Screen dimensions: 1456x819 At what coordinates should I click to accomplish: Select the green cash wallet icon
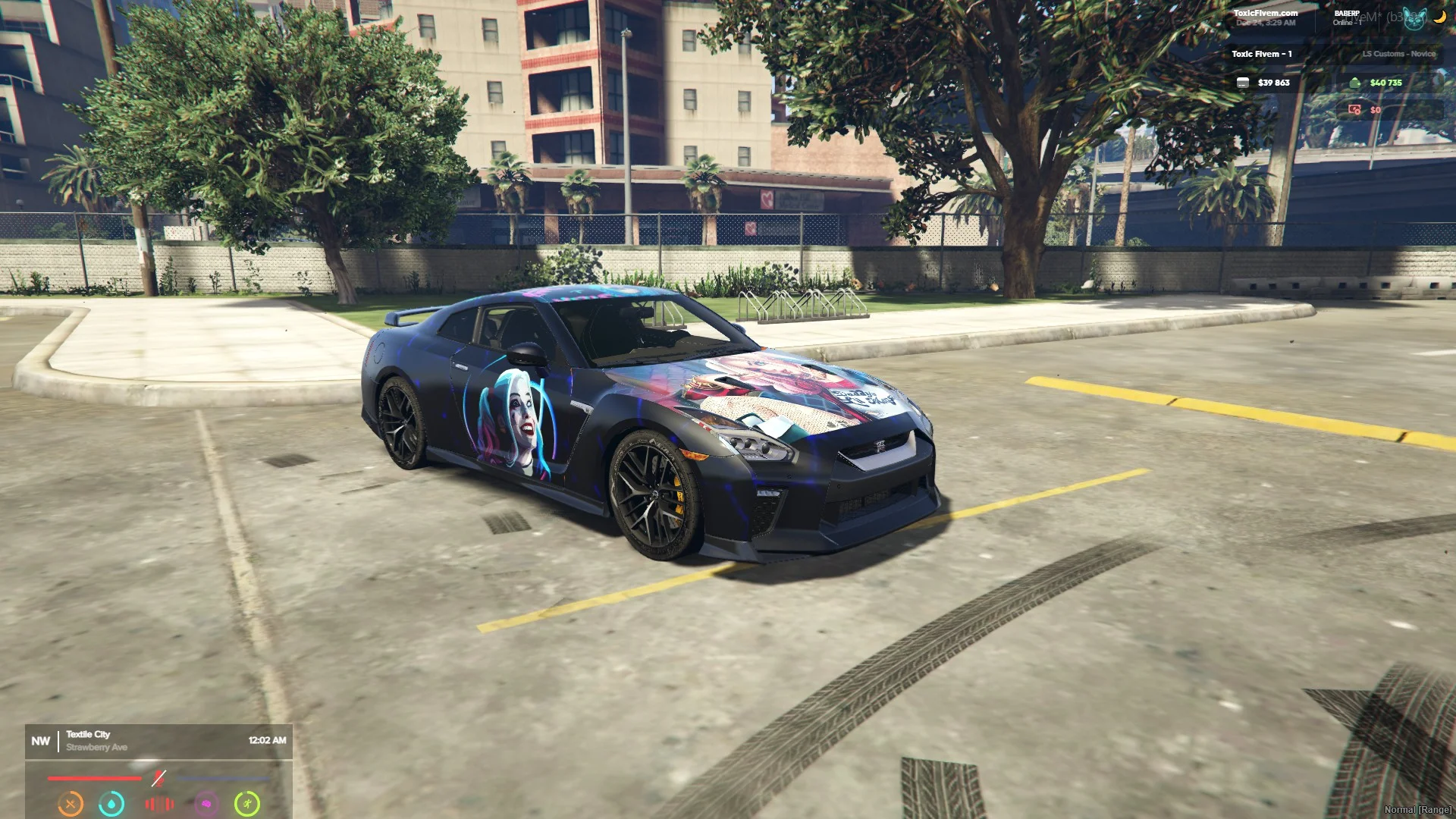[1355, 83]
